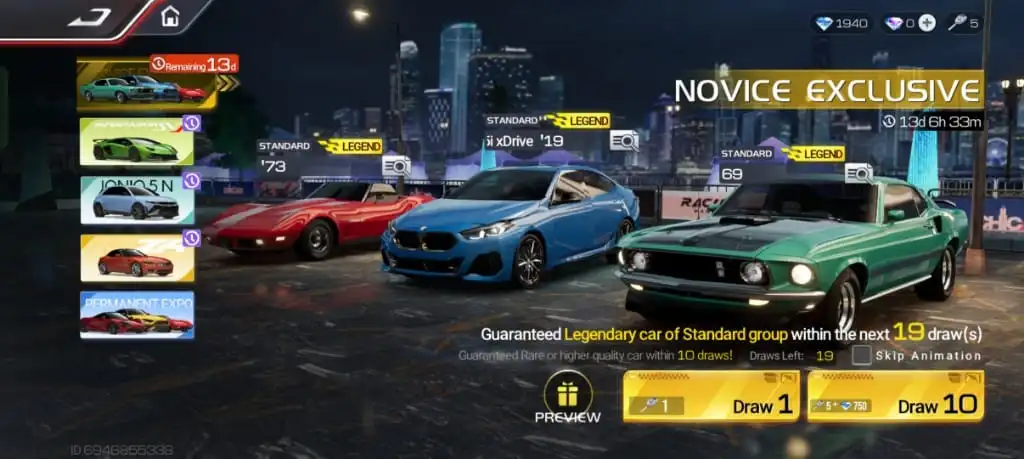This screenshot has width=1024, height=459.
Task: Select the red car yellow banner
Action: click(x=137, y=258)
